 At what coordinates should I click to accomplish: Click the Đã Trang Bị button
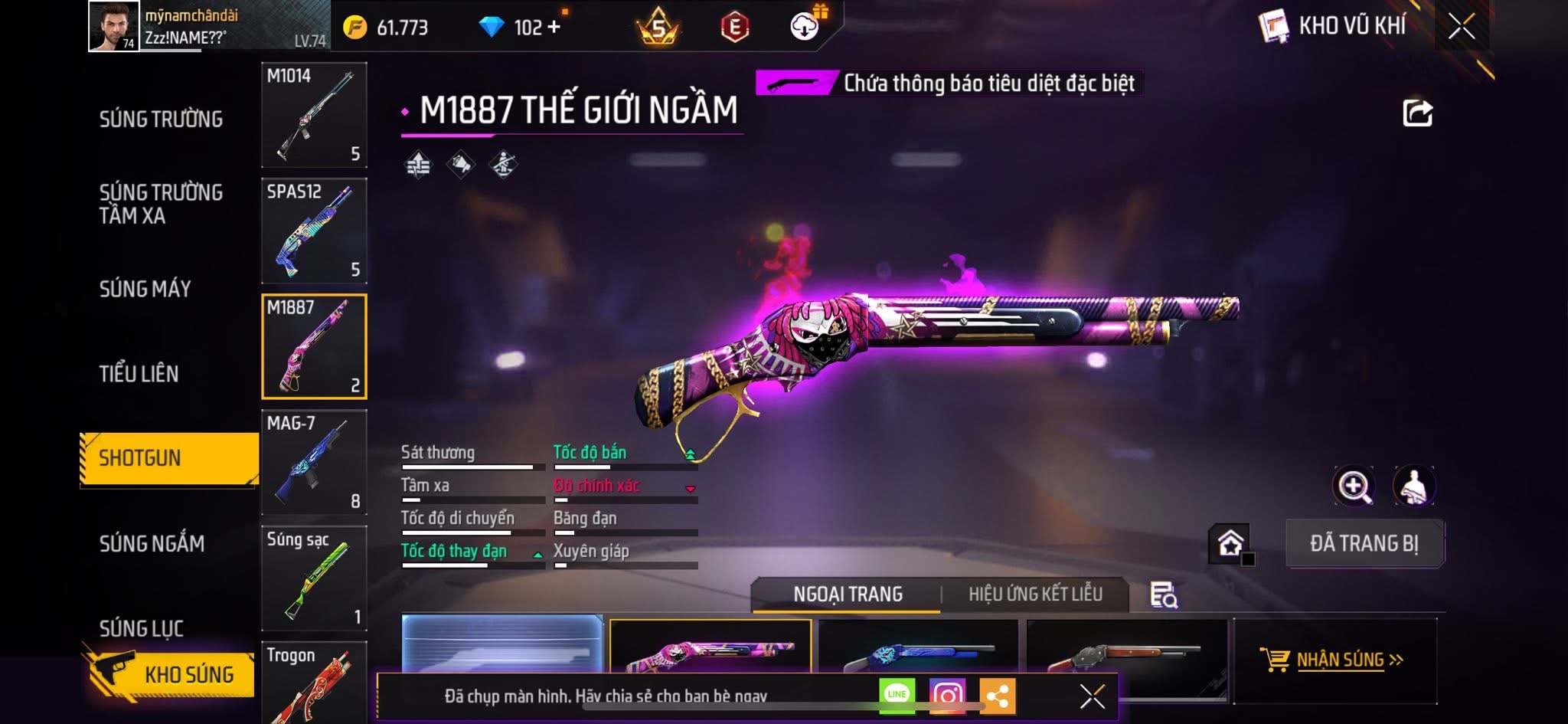coord(1364,543)
